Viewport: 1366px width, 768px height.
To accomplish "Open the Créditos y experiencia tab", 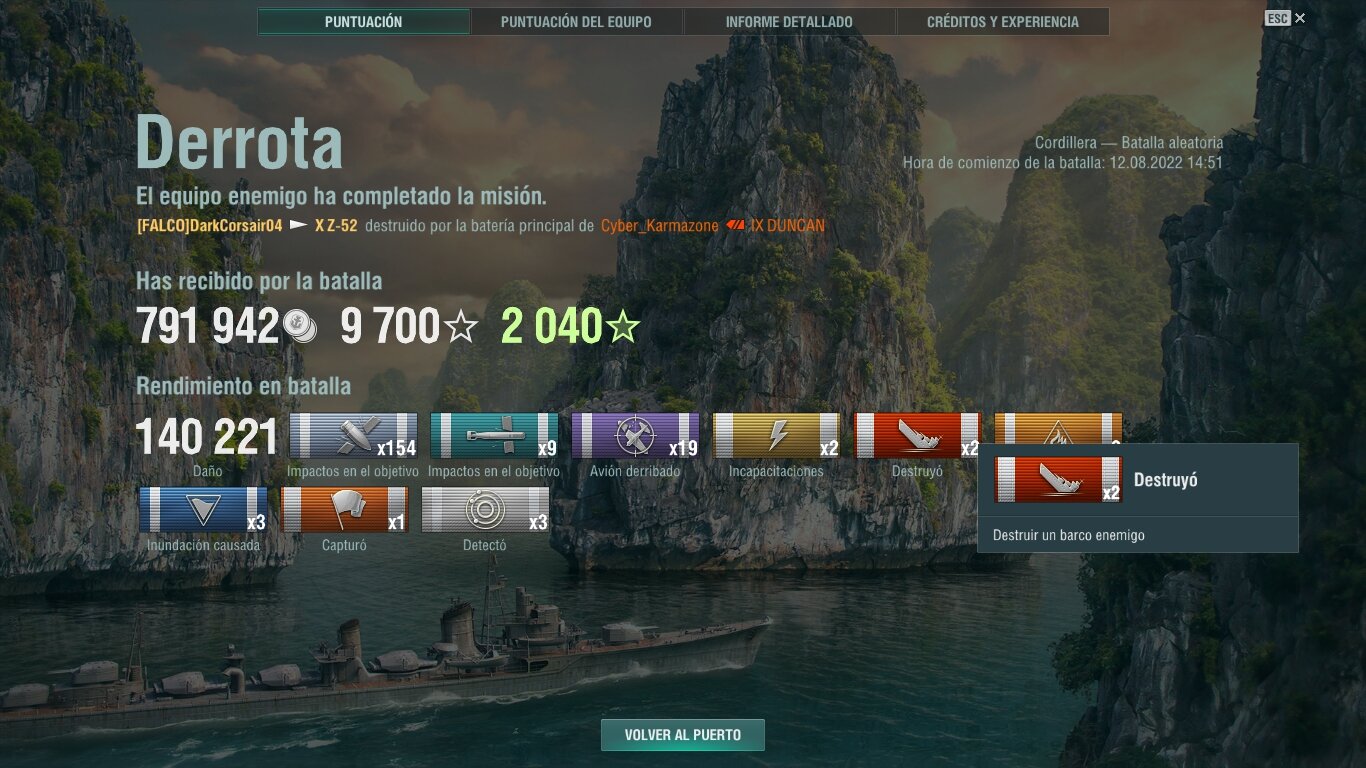I will 1002,22.
